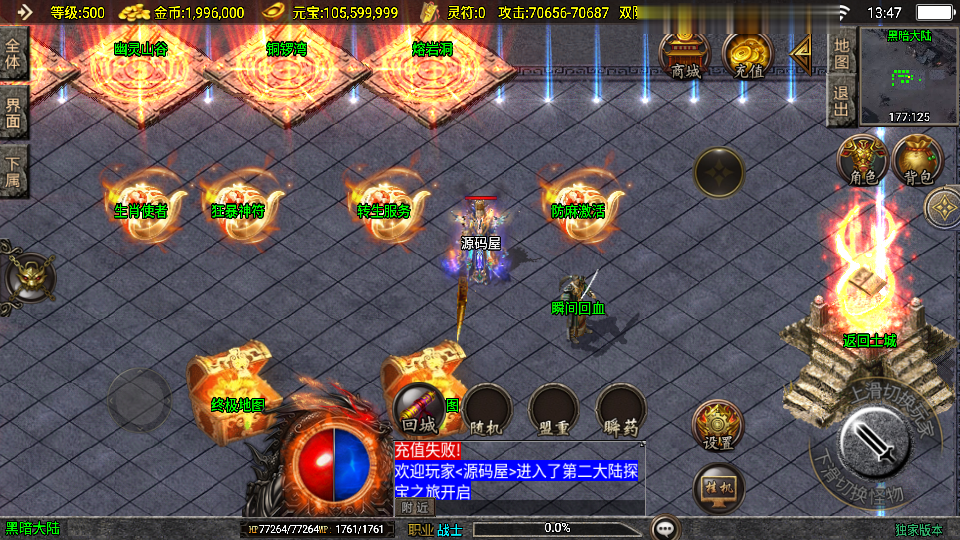Open the chat speech bubble button
960x540 pixels.
point(665,527)
